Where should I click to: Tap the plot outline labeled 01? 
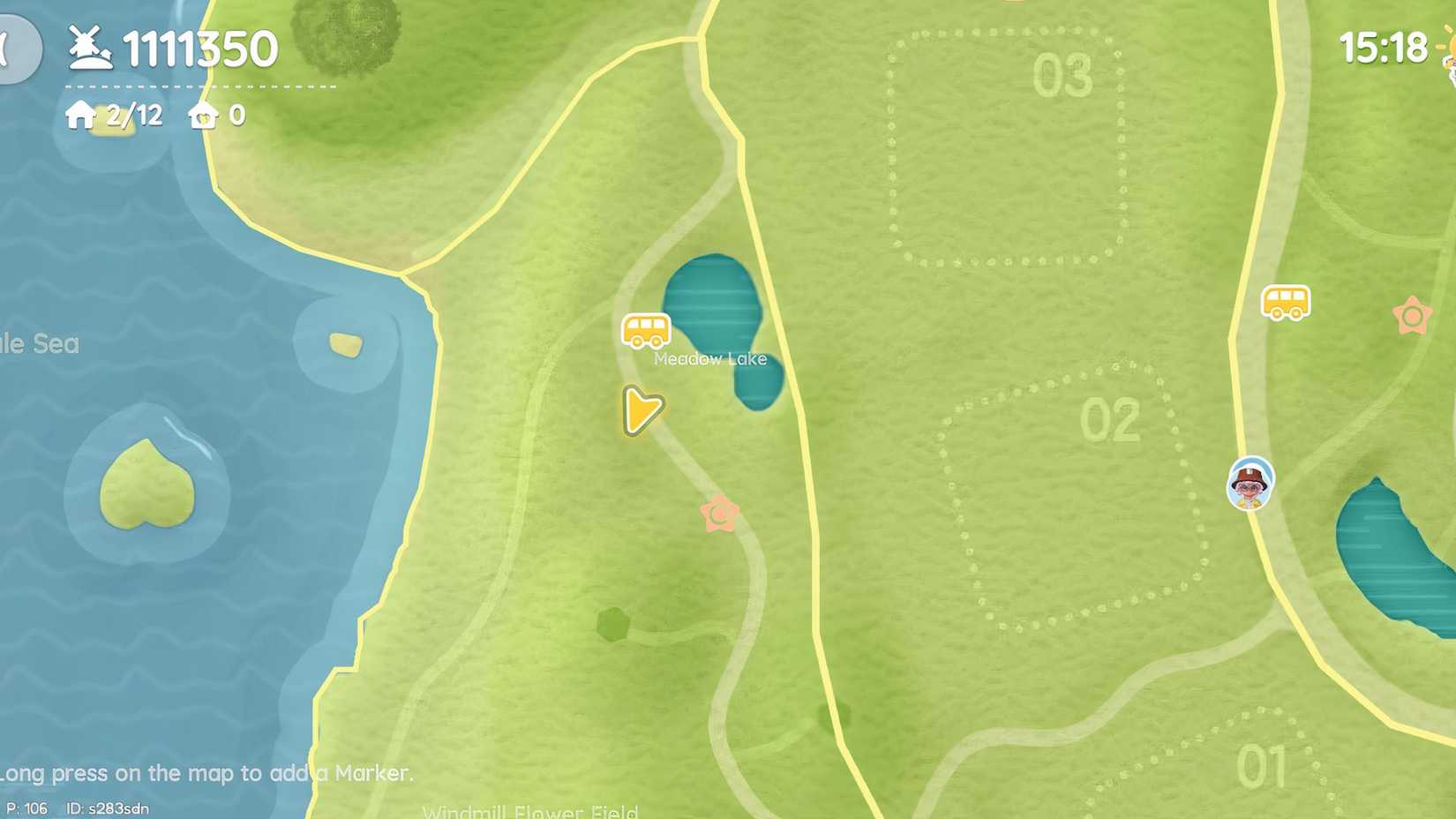[1264, 766]
